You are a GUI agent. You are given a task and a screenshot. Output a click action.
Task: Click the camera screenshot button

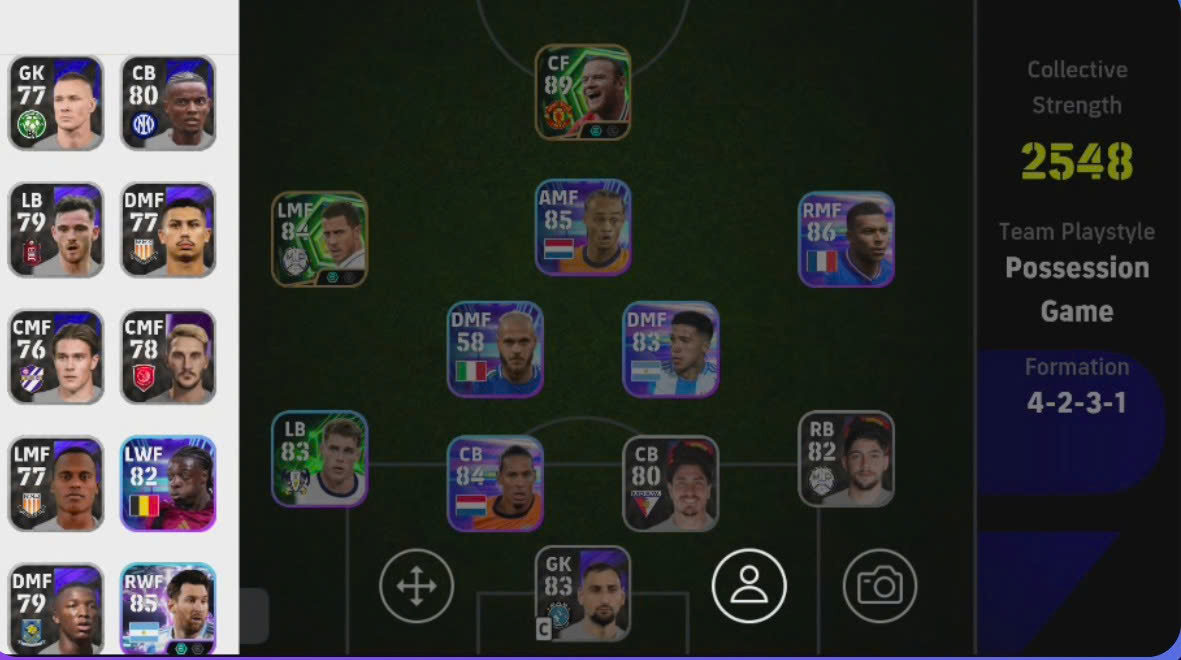[x=880, y=586]
